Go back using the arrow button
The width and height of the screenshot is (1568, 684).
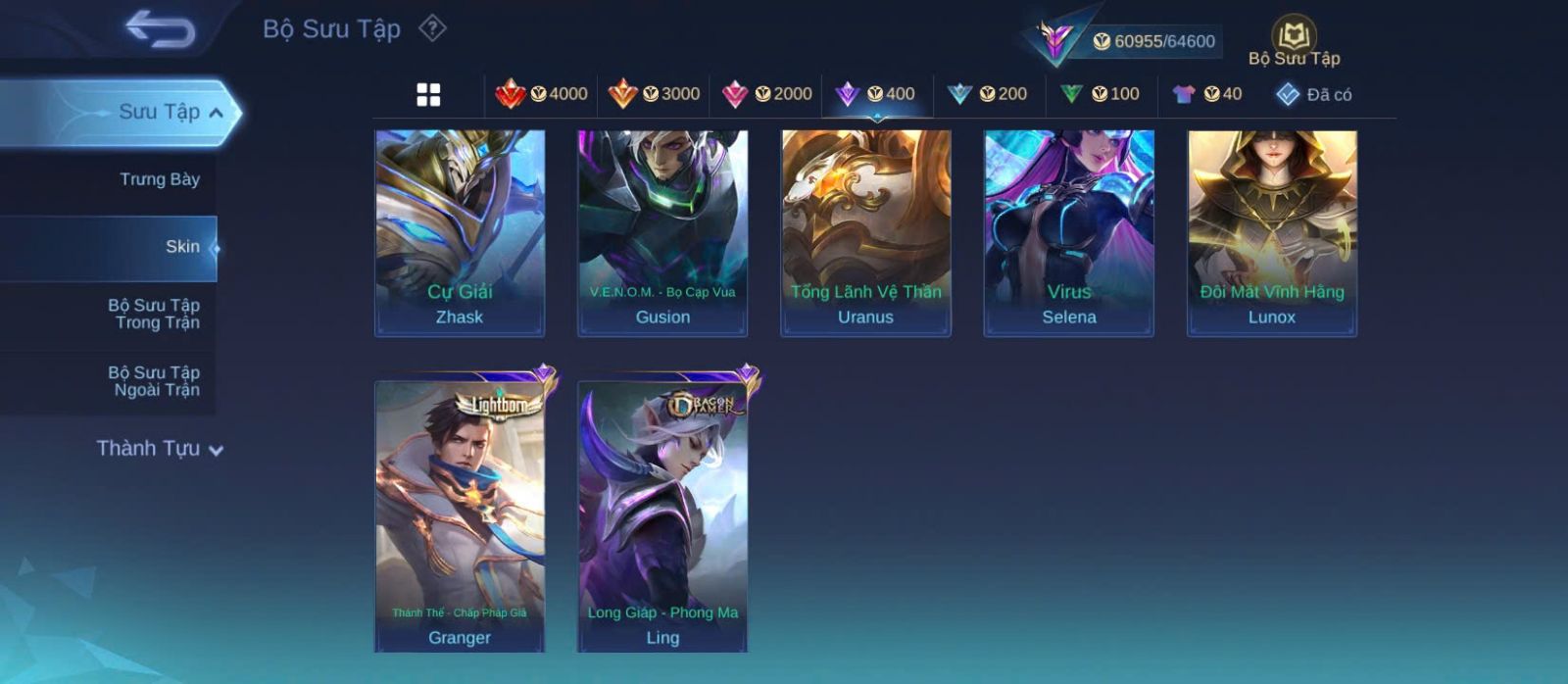pos(160,29)
